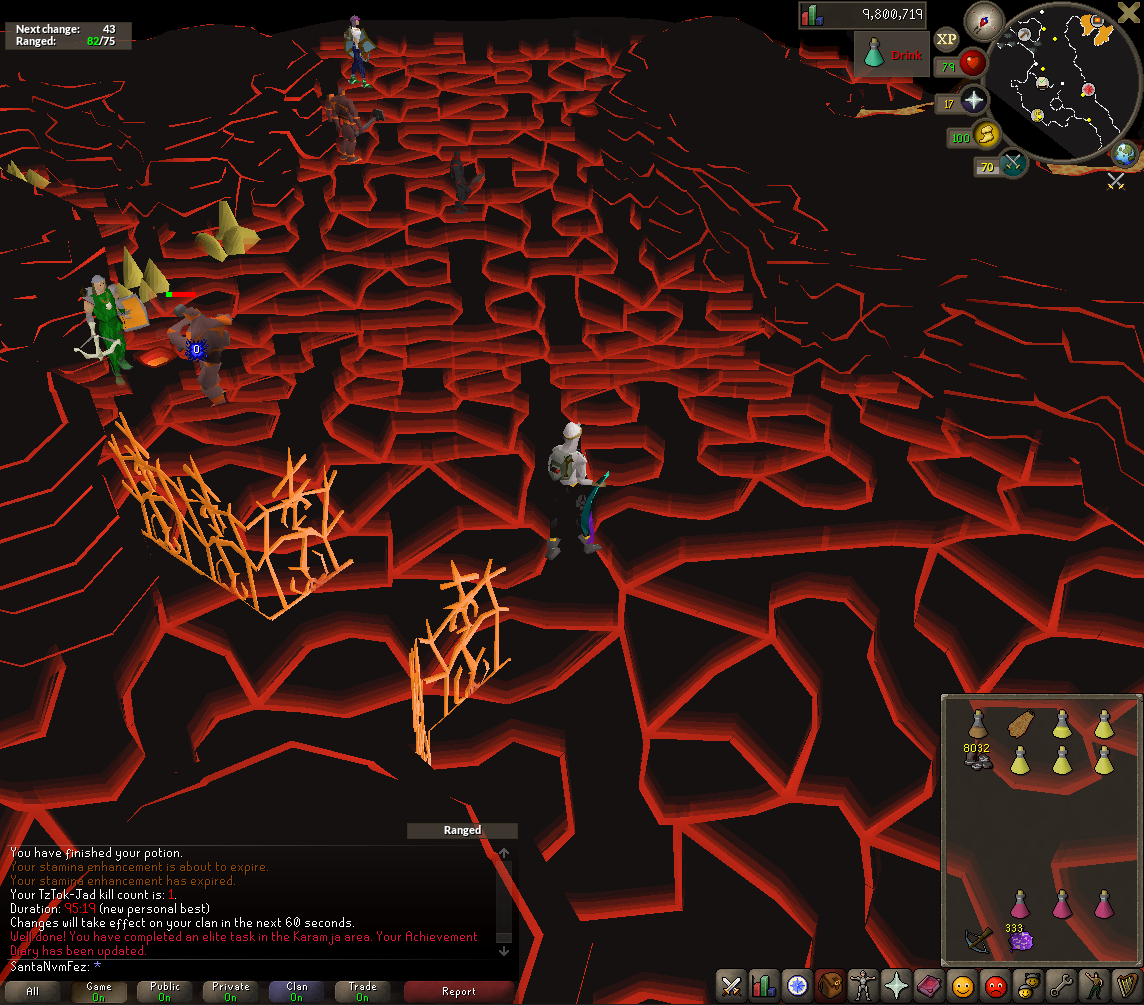Click the Report button

pyautogui.click(x=459, y=991)
